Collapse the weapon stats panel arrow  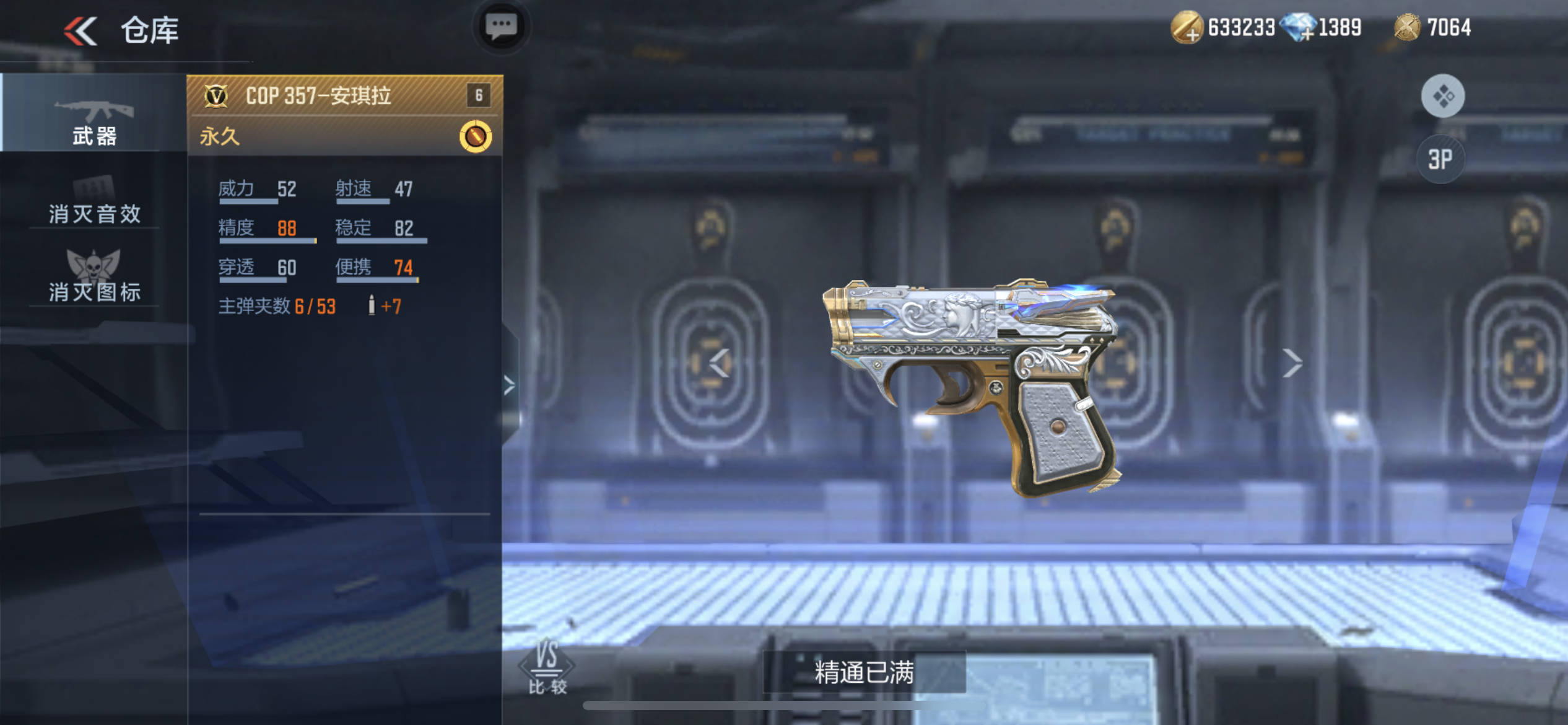pos(509,385)
